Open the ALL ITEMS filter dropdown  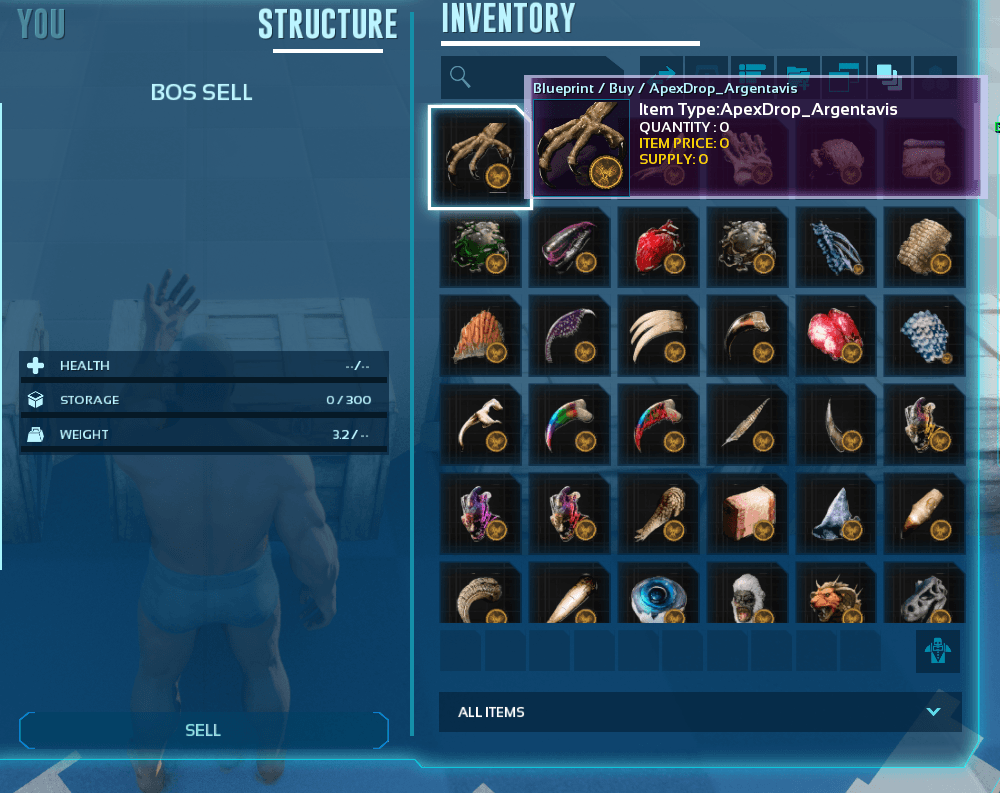tap(700, 712)
